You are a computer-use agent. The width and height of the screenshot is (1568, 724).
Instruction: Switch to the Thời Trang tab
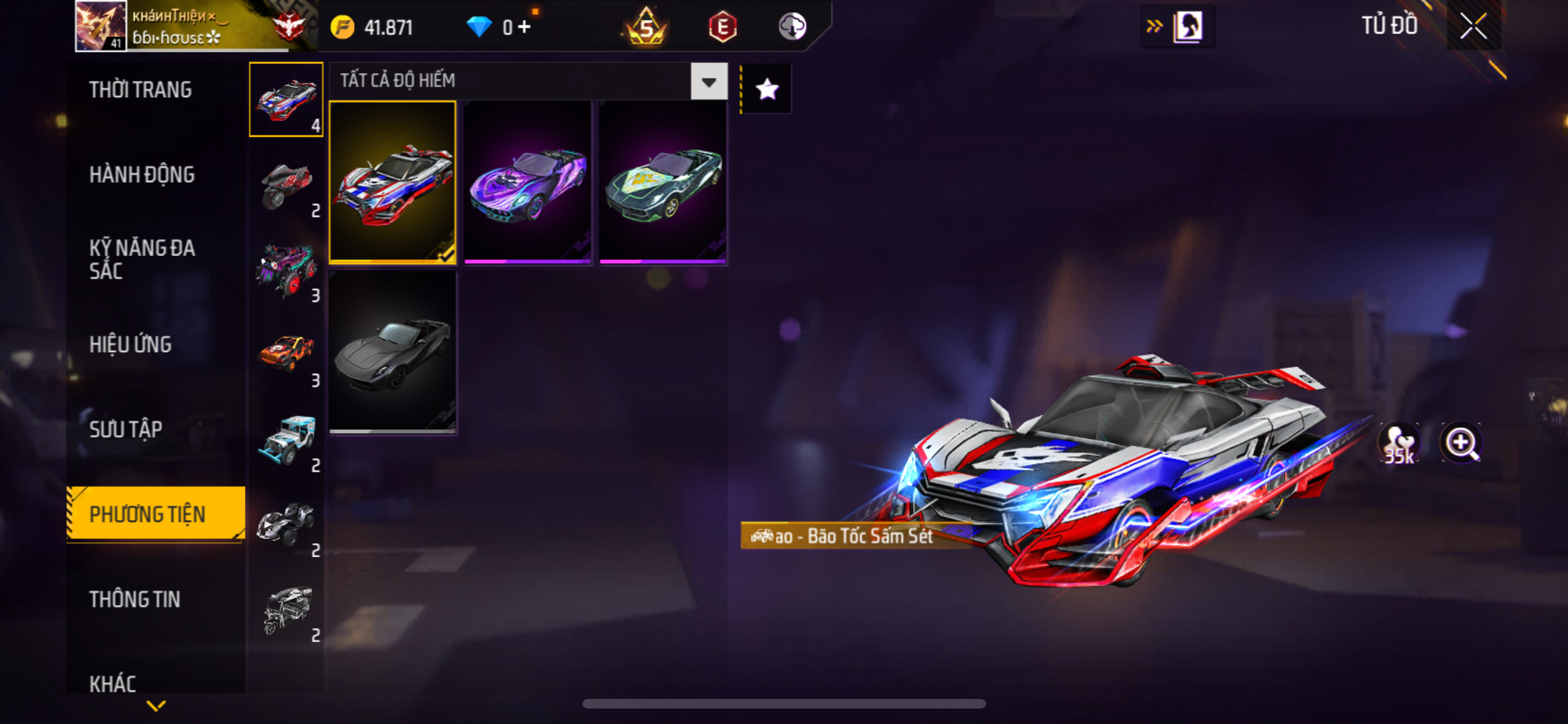(x=140, y=89)
